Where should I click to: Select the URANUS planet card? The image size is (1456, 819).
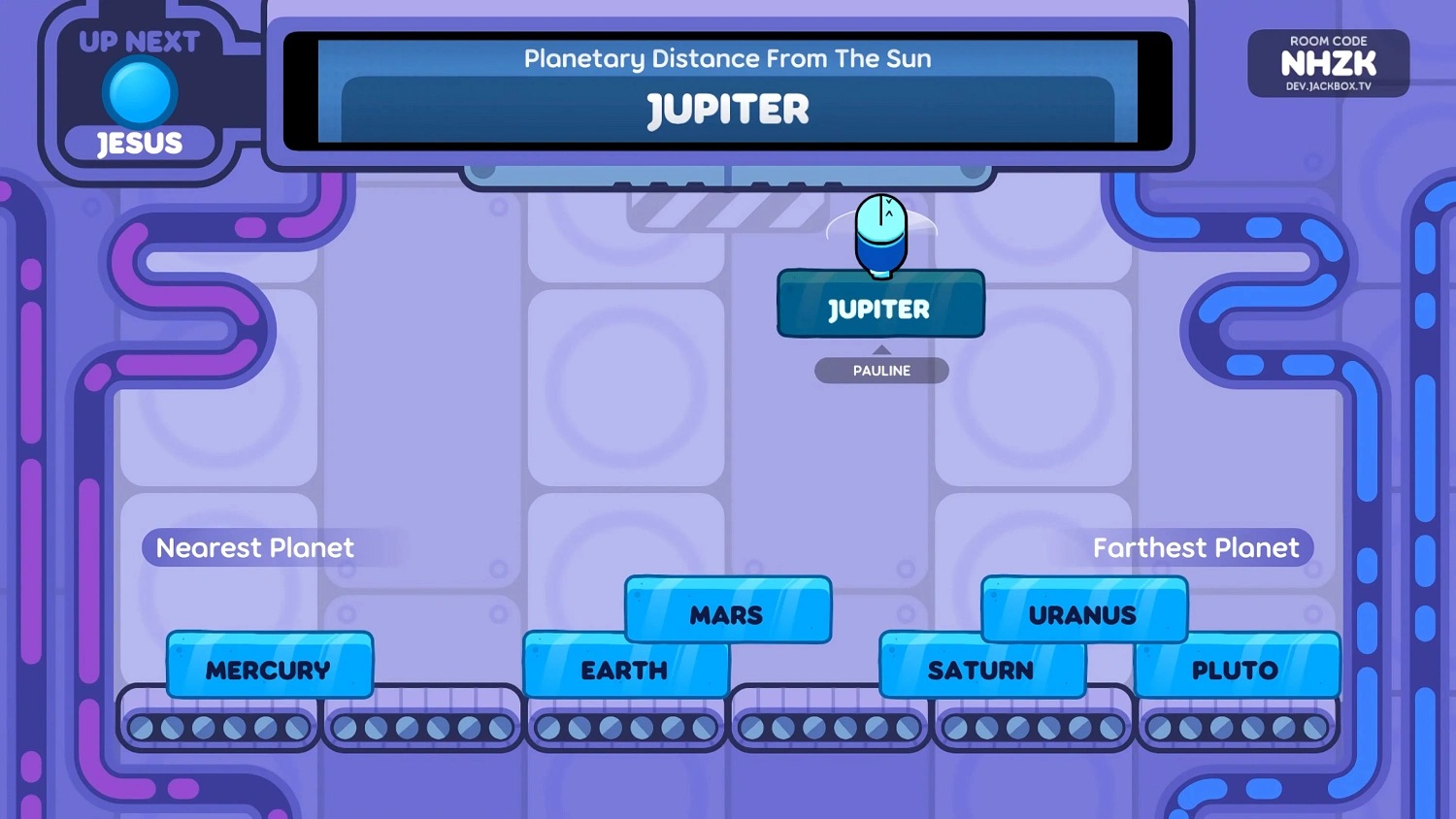[1082, 613]
